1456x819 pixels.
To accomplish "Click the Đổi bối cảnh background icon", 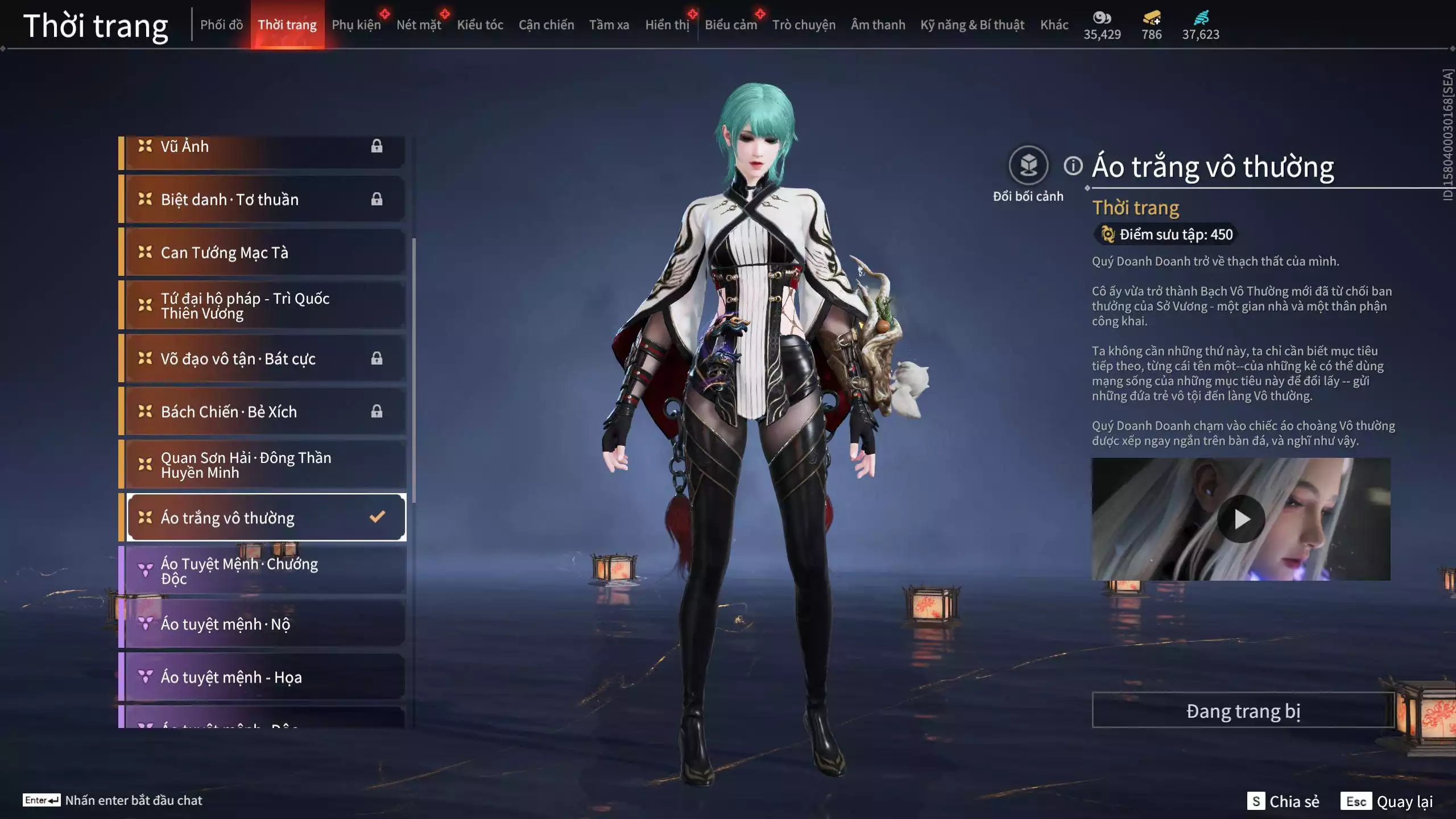I will (x=1028, y=166).
